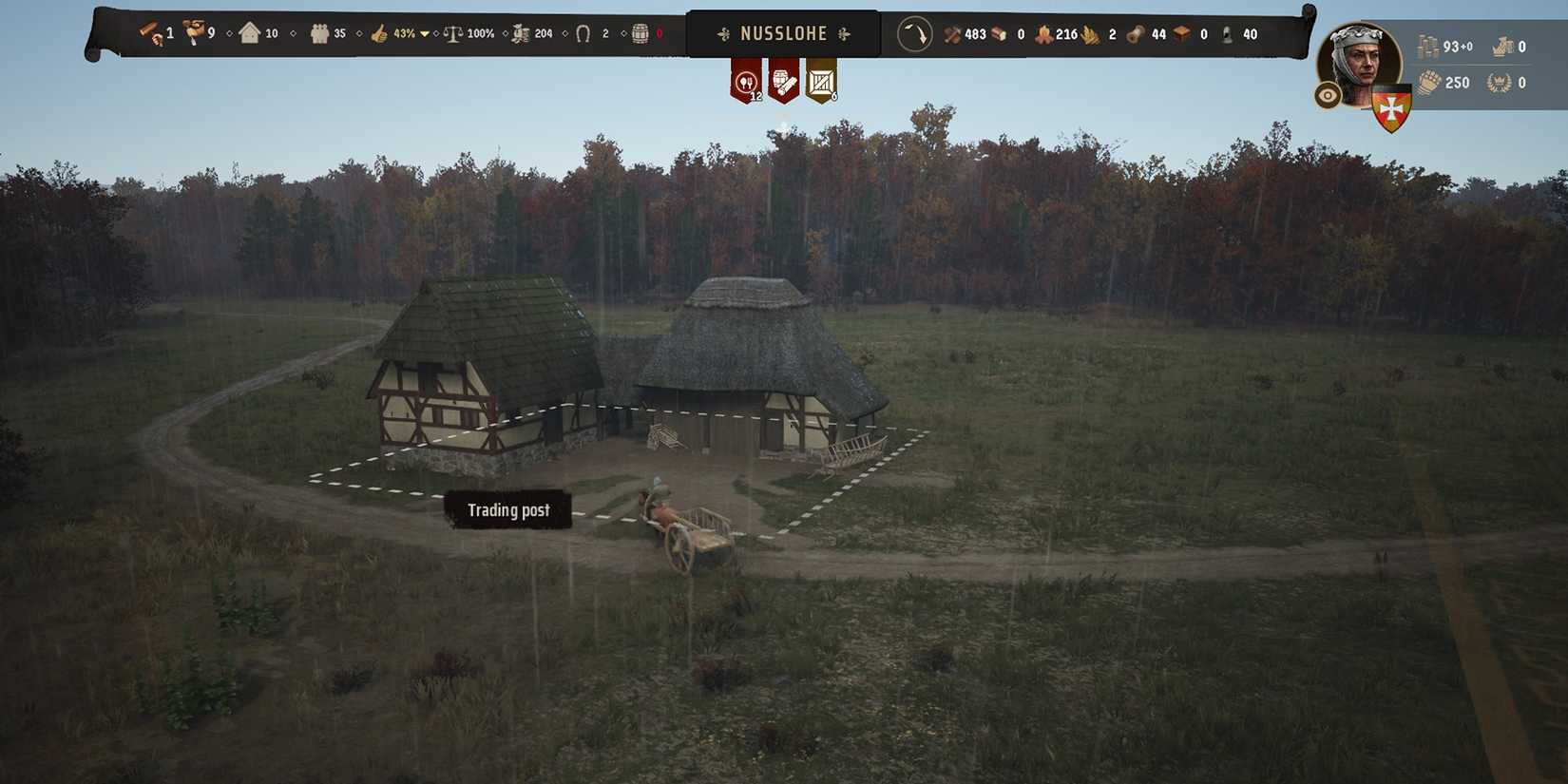Screen dimensions: 1568x784
Task: Click the Trading post label
Action: pos(507,510)
